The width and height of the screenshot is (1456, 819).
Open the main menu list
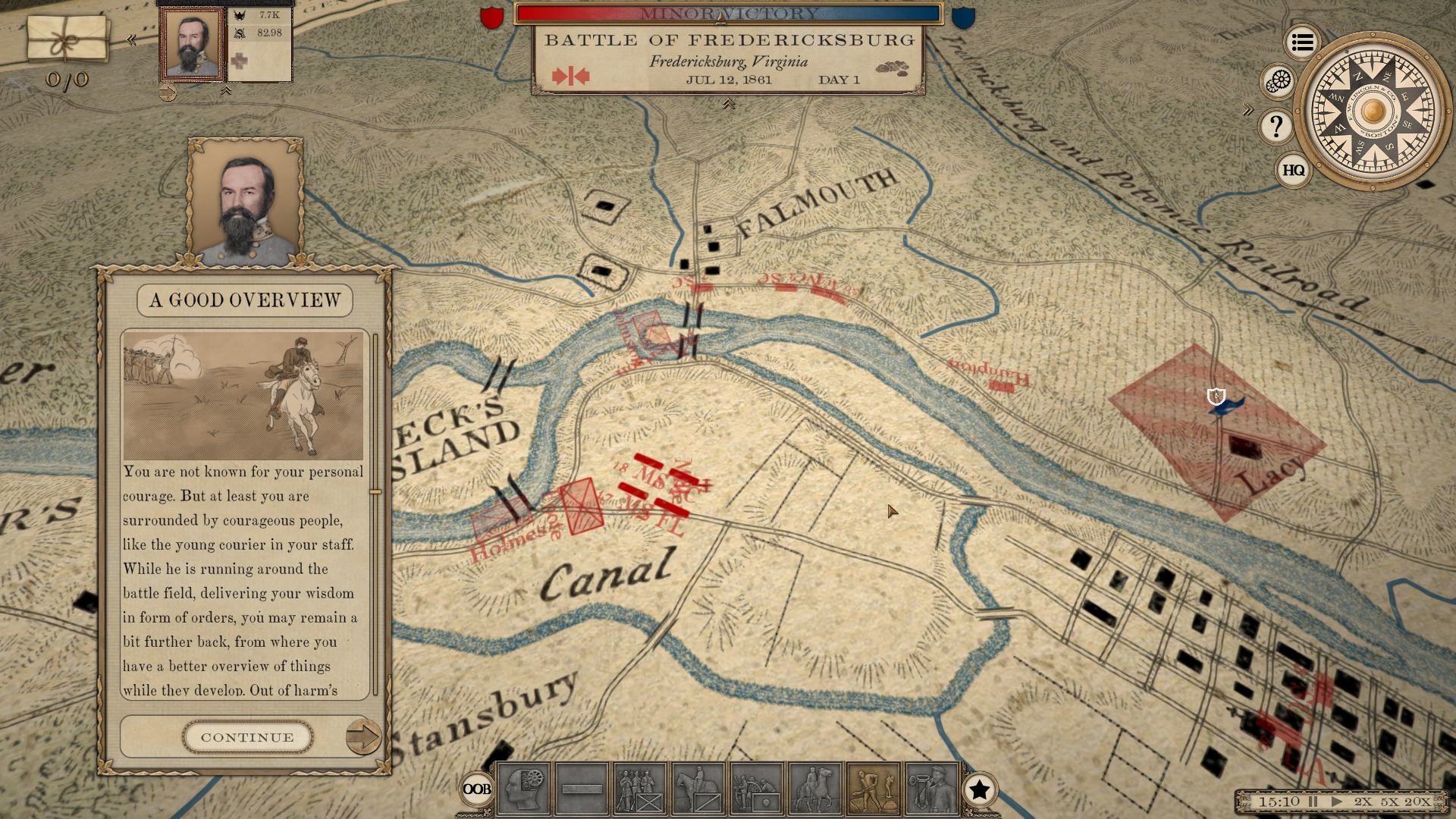click(x=1301, y=43)
